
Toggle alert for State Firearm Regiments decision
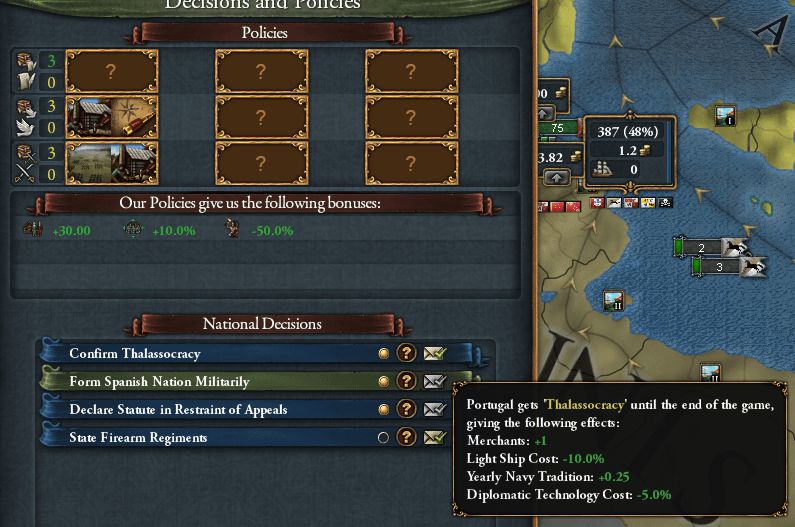[x=383, y=438]
